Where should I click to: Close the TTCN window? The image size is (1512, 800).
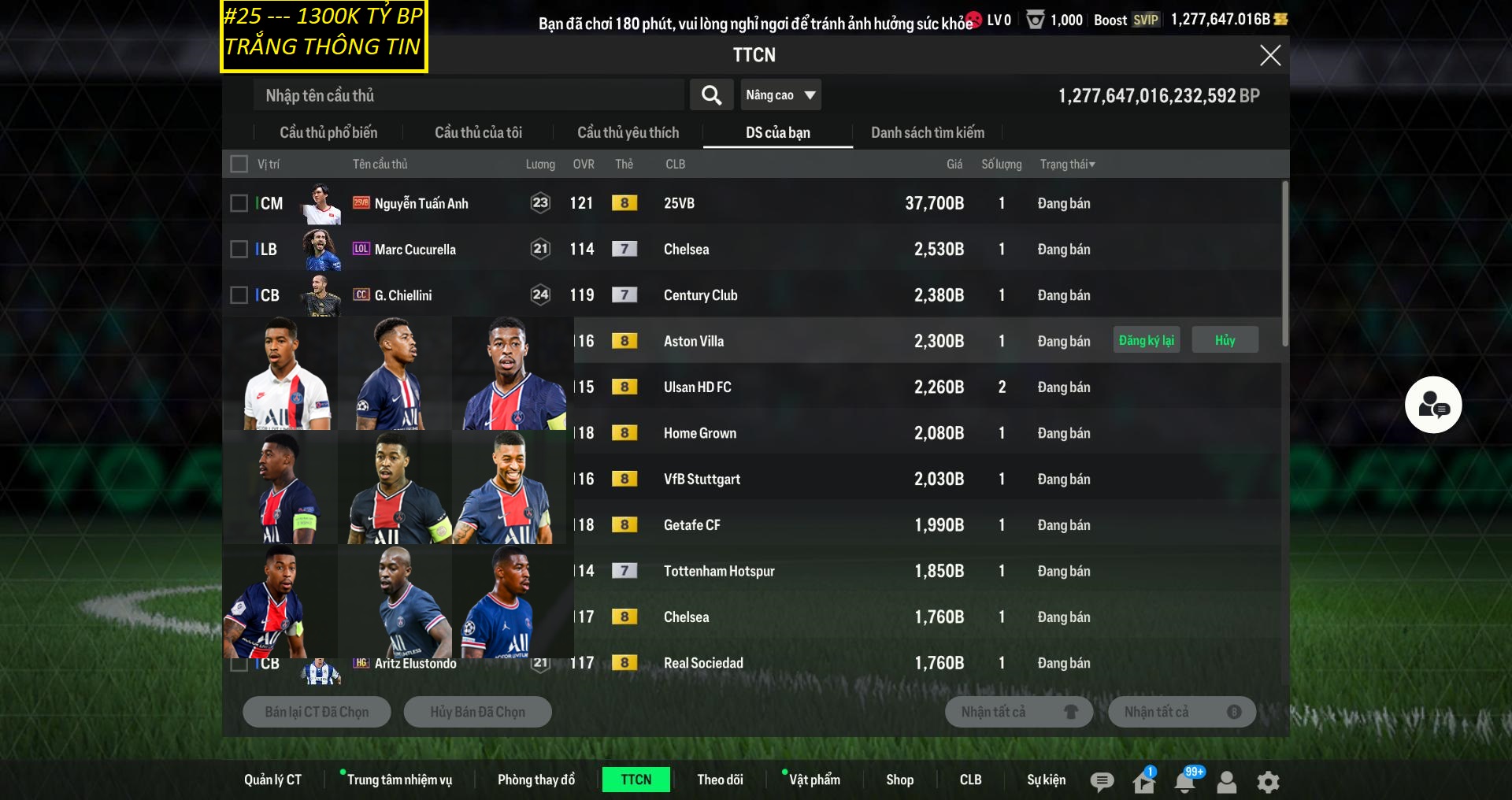tap(1269, 55)
